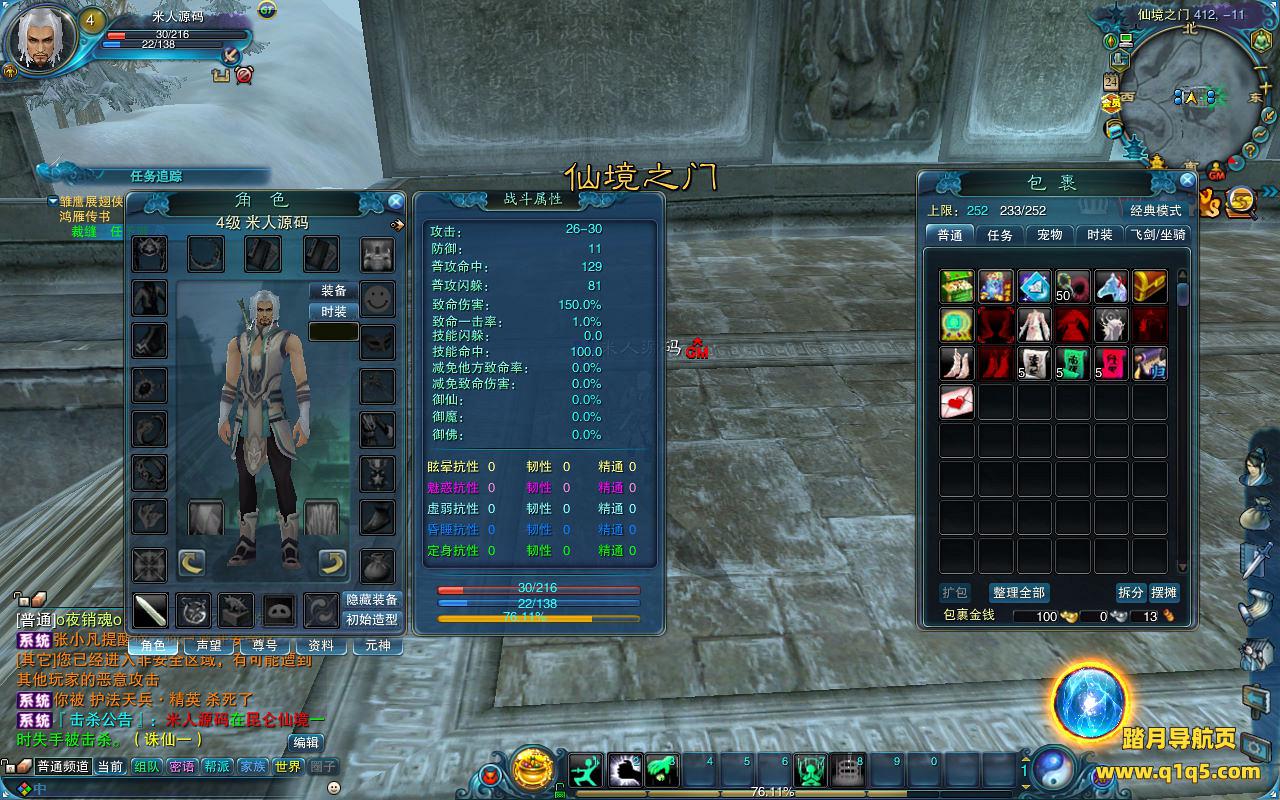This screenshot has height=800, width=1280.
Task: Toggle the 经典模式 bag mode
Action: (x=1156, y=211)
